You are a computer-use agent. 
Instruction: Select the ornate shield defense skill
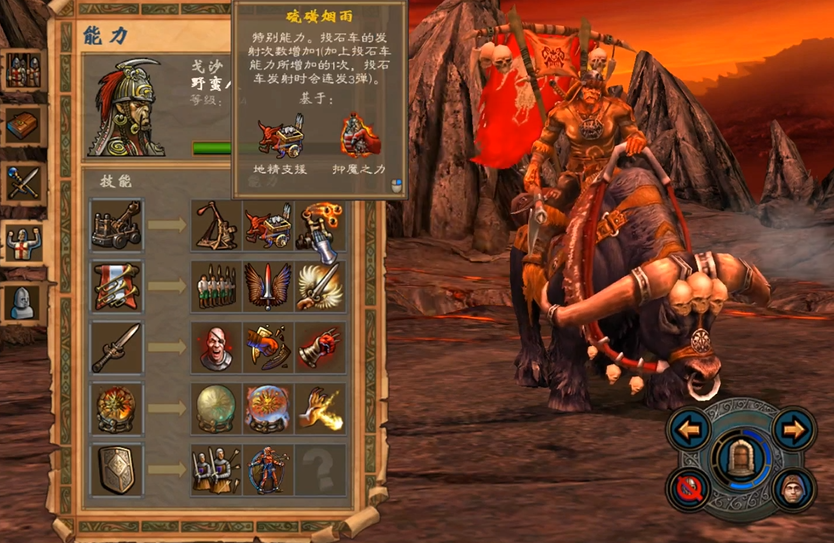click(117, 469)
